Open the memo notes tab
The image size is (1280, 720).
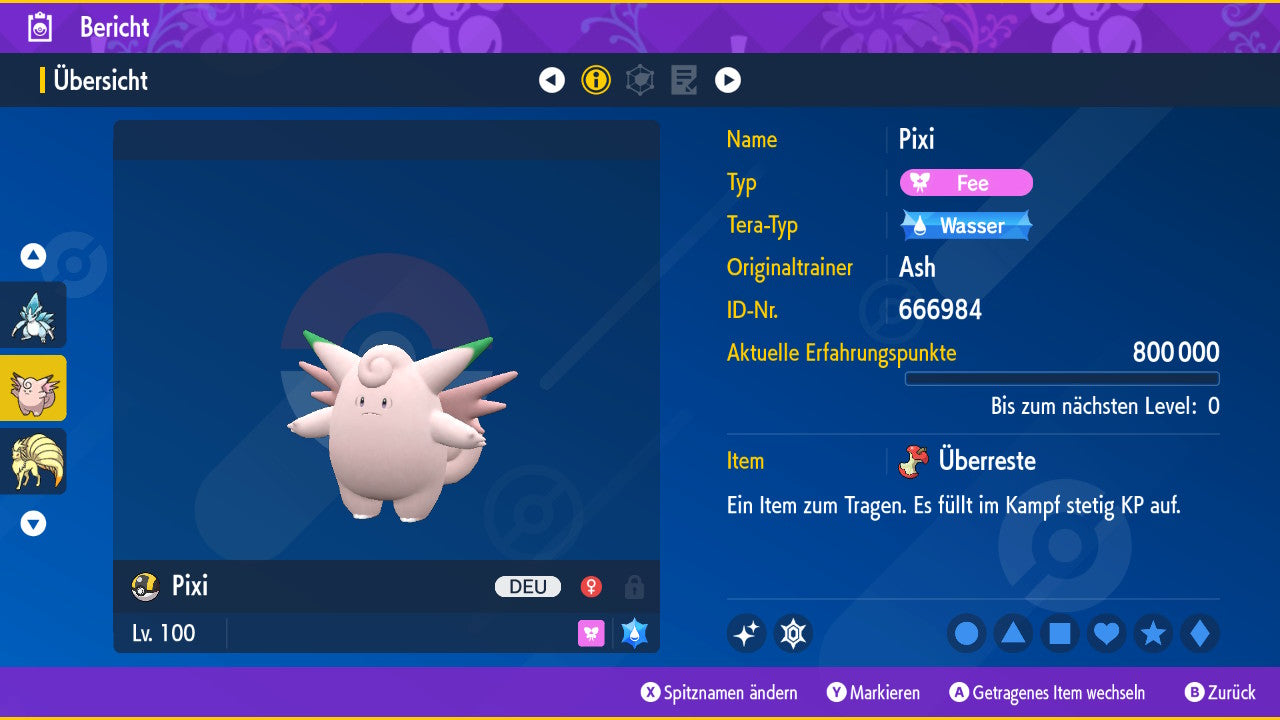[684, 80]
